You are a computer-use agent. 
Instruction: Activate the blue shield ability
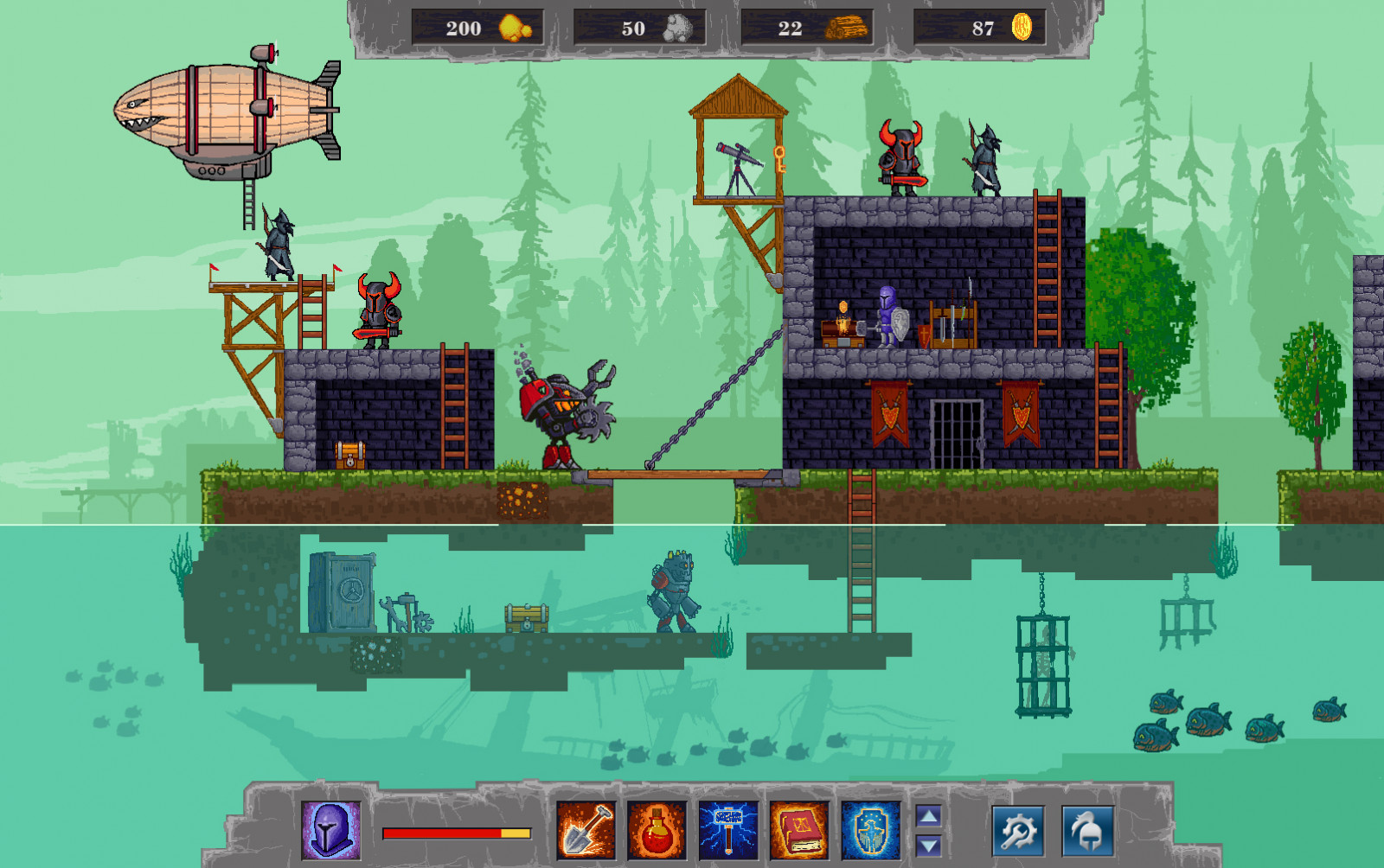[869, 830]
